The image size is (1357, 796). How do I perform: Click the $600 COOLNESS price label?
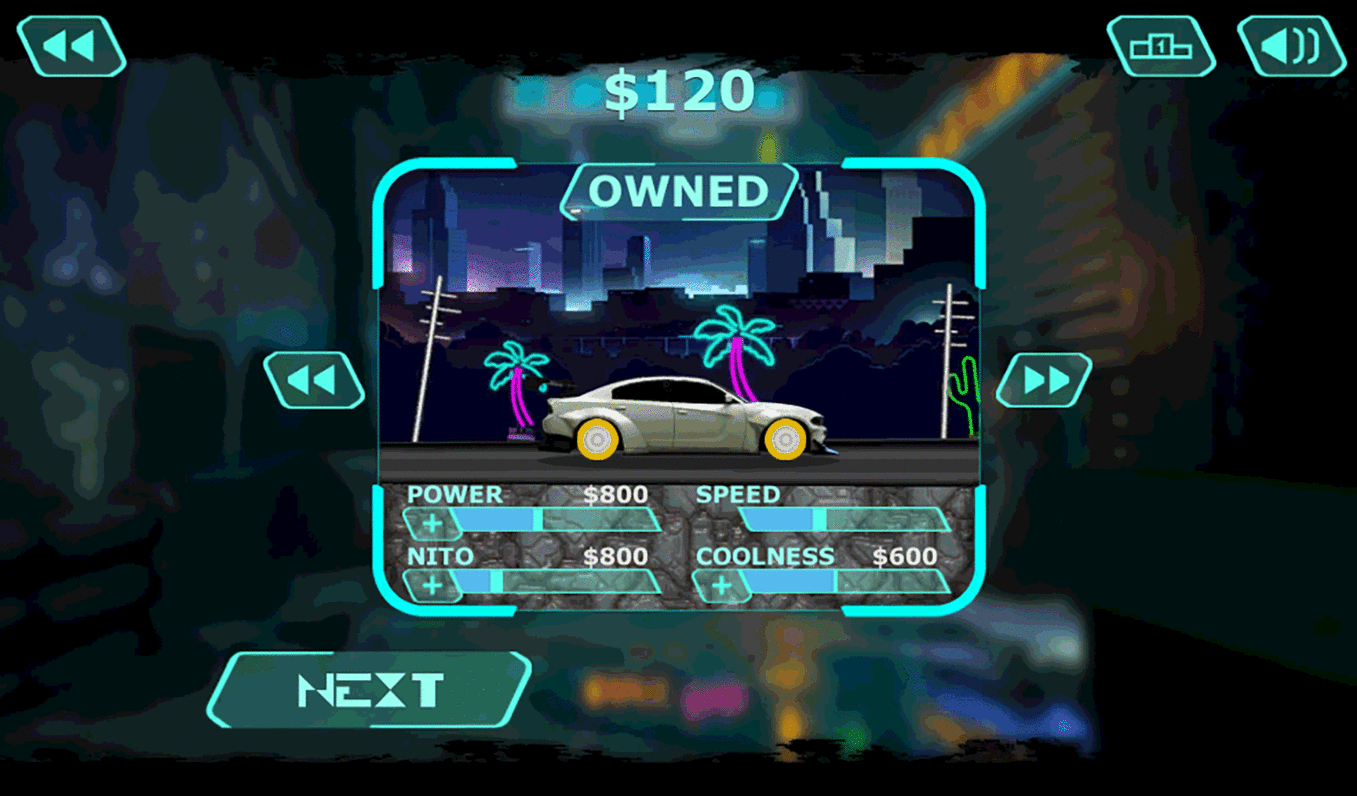[x=906, y=556]
